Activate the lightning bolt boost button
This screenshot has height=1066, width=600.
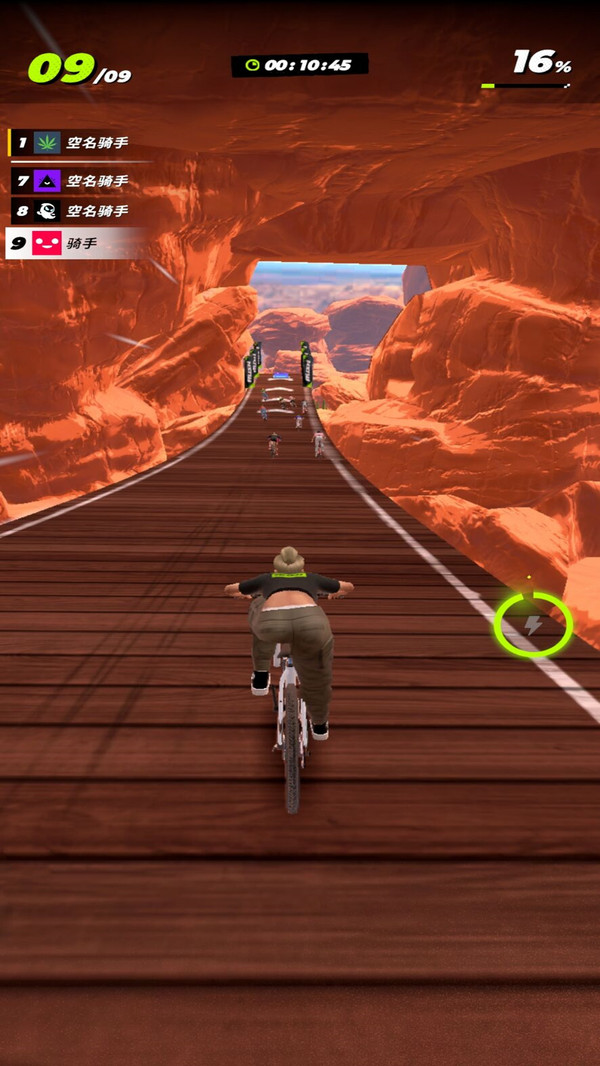[533, 625]
